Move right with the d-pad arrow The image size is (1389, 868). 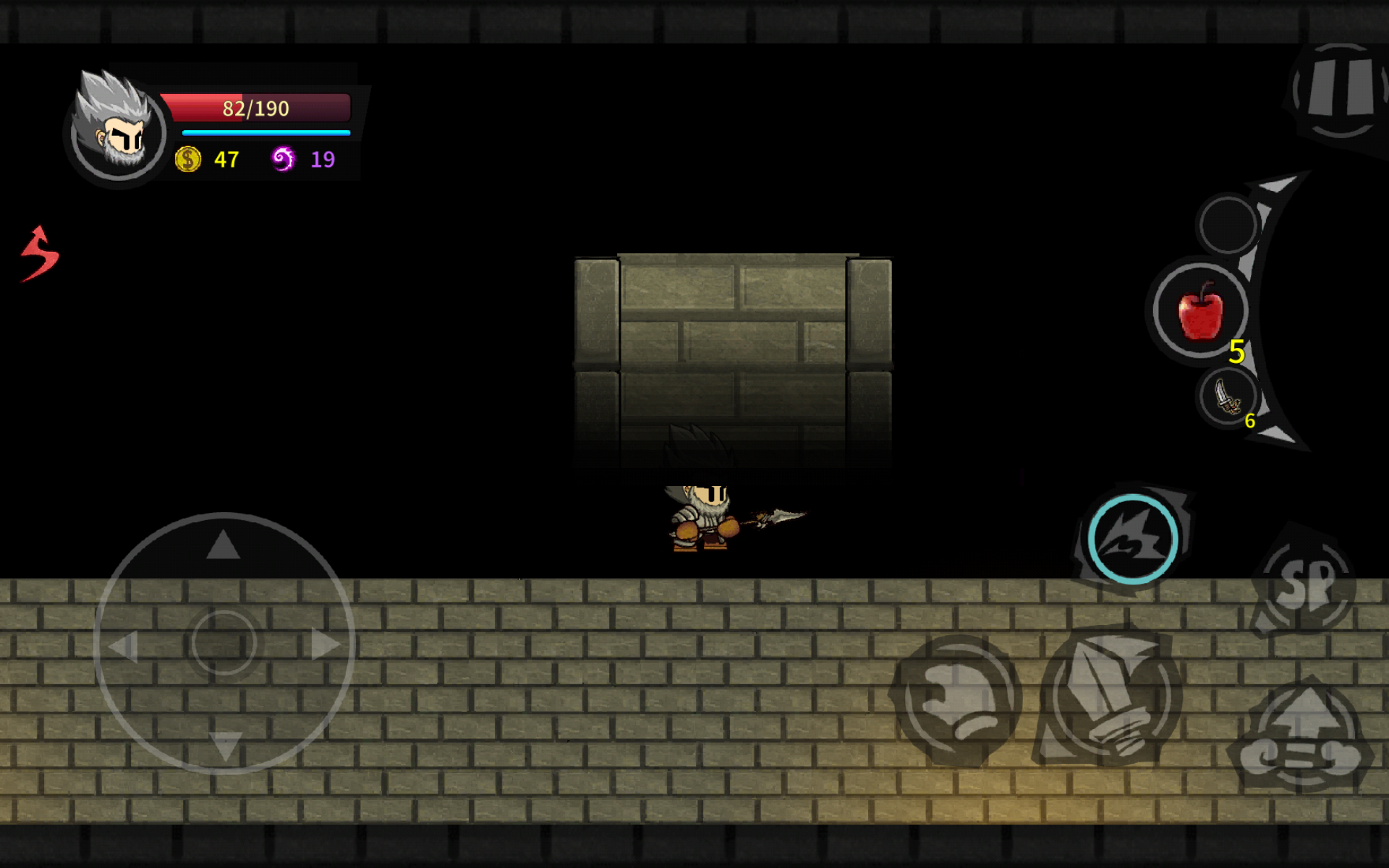click(x=324, y=644)
